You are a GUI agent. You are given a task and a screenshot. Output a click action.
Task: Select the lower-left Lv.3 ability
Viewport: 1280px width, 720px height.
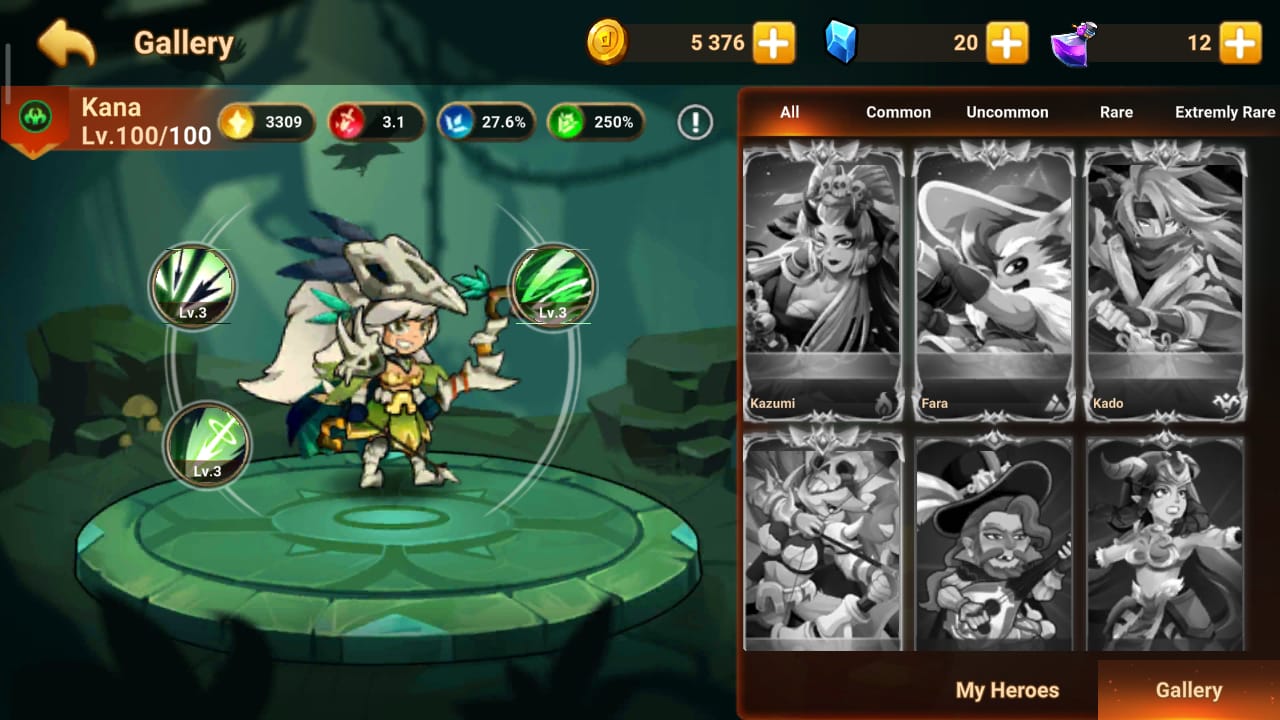207,446
